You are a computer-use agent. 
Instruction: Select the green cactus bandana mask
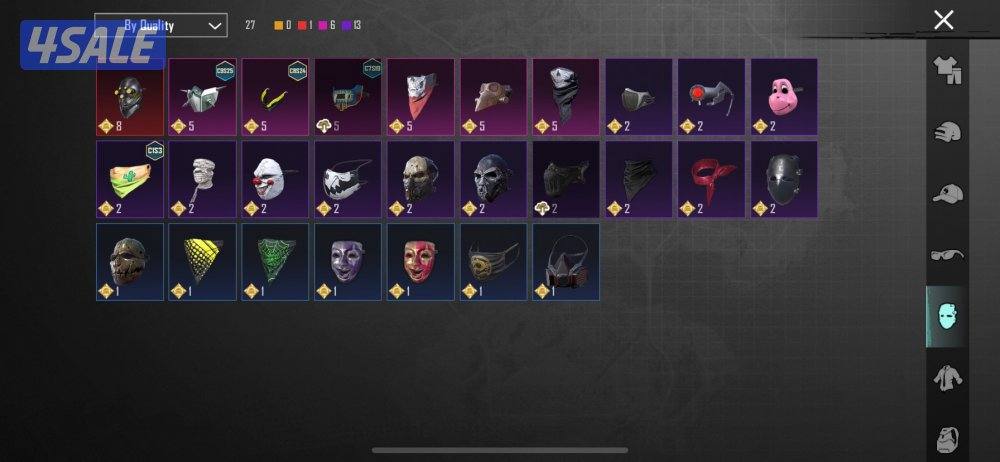click(129, 179)
